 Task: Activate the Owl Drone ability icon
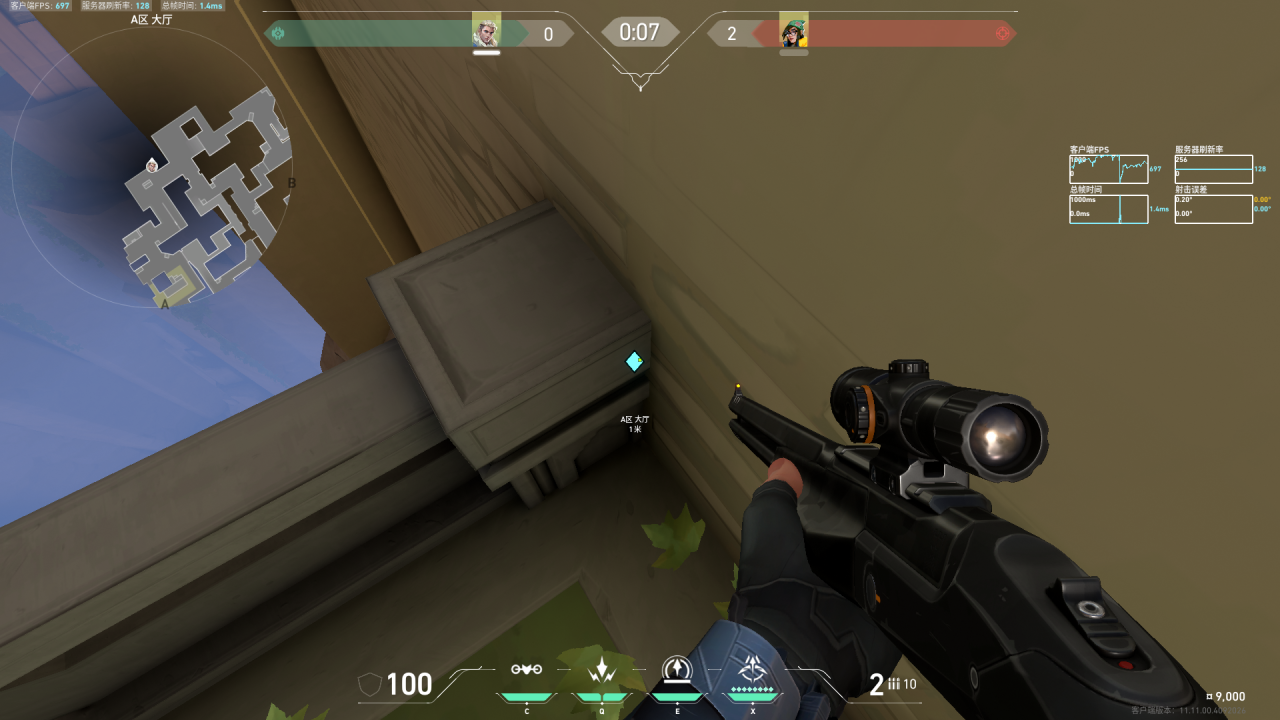tap(526, 670)
